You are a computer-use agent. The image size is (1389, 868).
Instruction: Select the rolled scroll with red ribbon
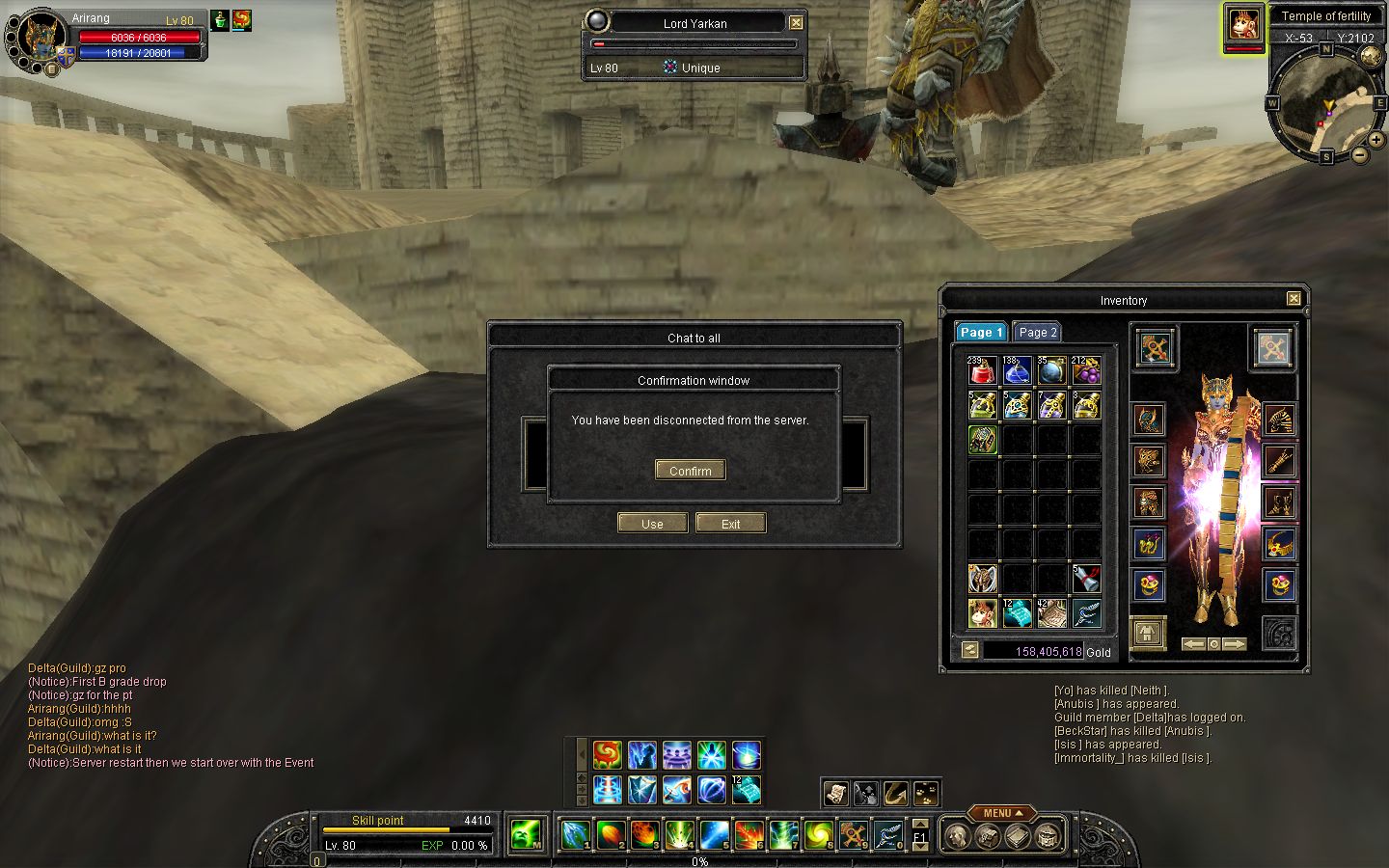point(1086,579)
